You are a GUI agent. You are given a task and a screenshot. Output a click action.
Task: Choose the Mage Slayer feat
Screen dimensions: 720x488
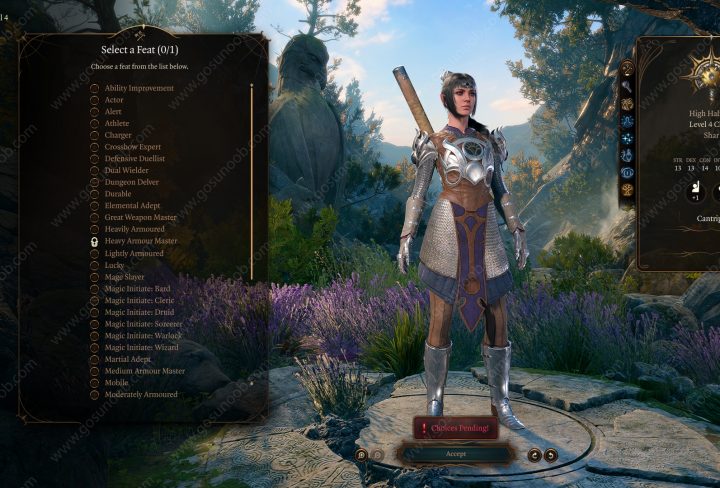tap(124, 277)
